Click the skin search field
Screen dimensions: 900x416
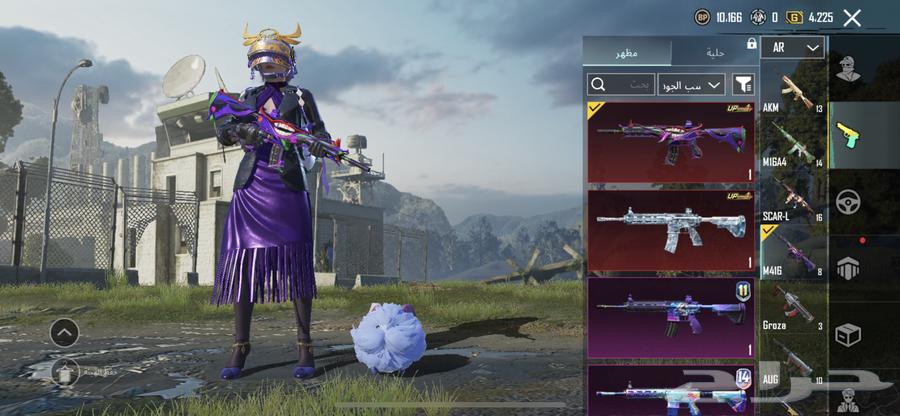(x=622, y=84)
